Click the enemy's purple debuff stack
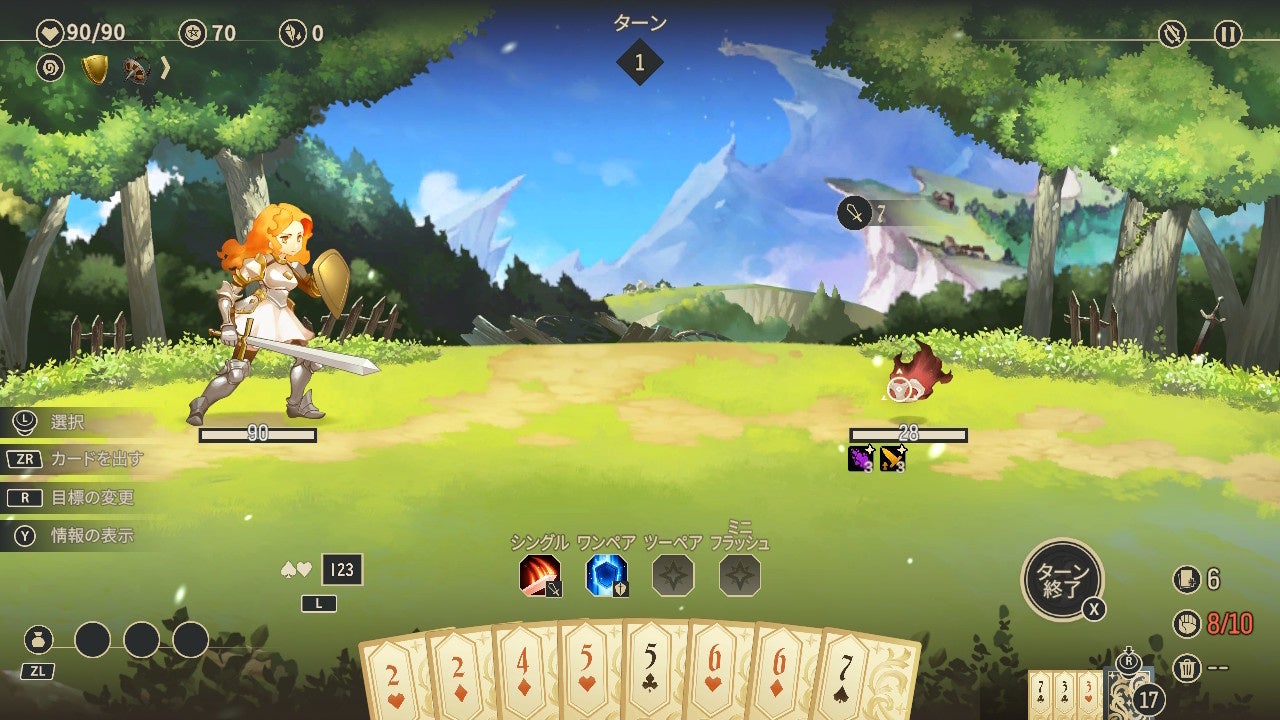Screen dimensions: 1280x720 861,460
